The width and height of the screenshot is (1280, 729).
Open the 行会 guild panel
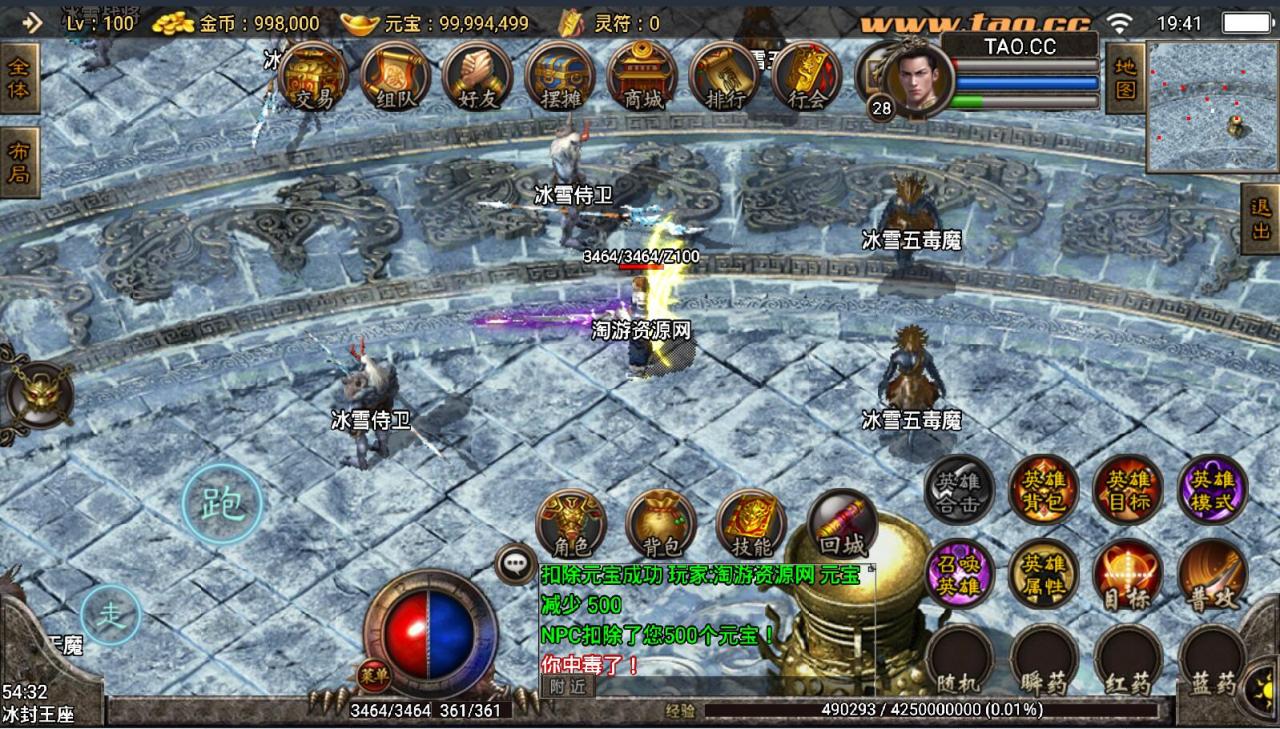806,77
